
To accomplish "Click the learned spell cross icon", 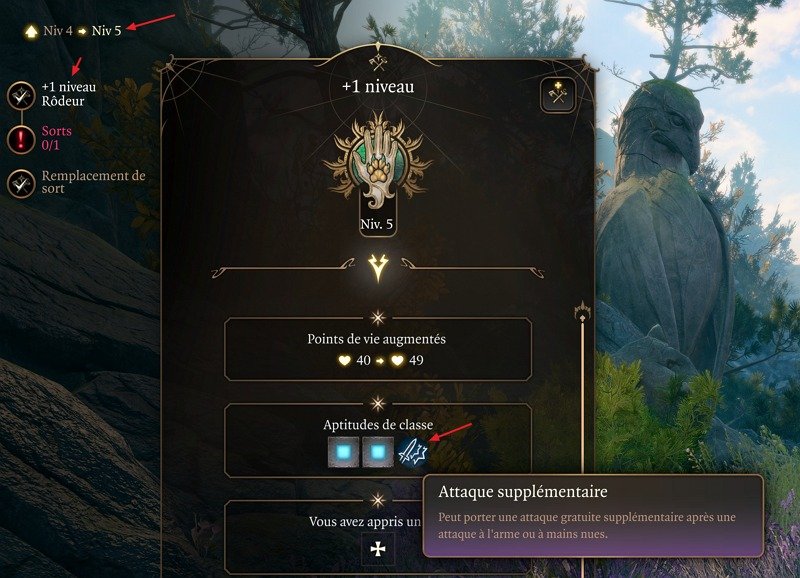I will coord(378,549).
